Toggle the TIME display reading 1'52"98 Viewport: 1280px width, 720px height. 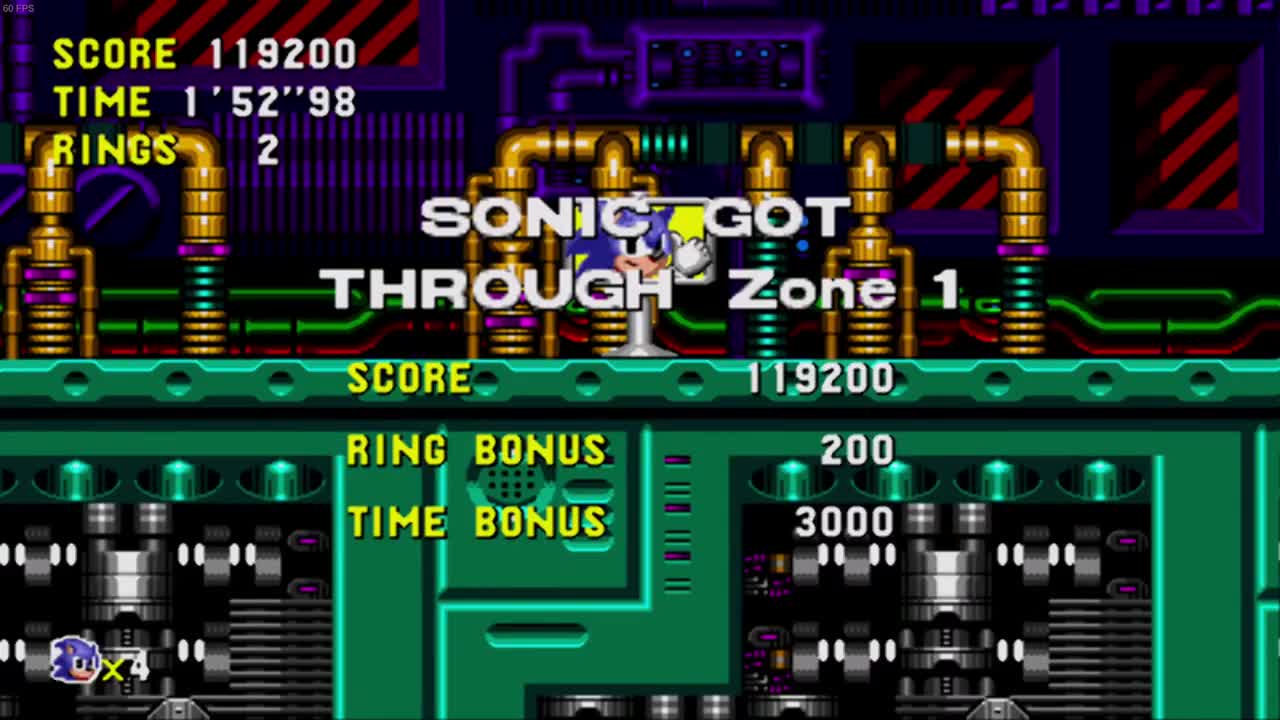click(x=200, y=101)
